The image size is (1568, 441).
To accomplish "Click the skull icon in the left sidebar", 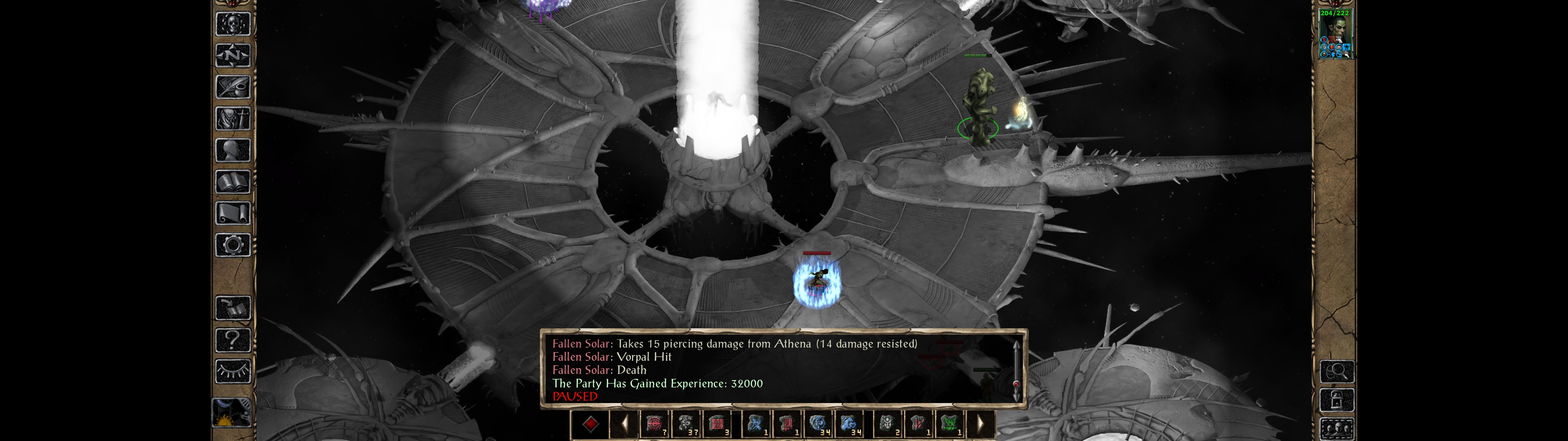I will pyautogui.click(x=232, y=24).
